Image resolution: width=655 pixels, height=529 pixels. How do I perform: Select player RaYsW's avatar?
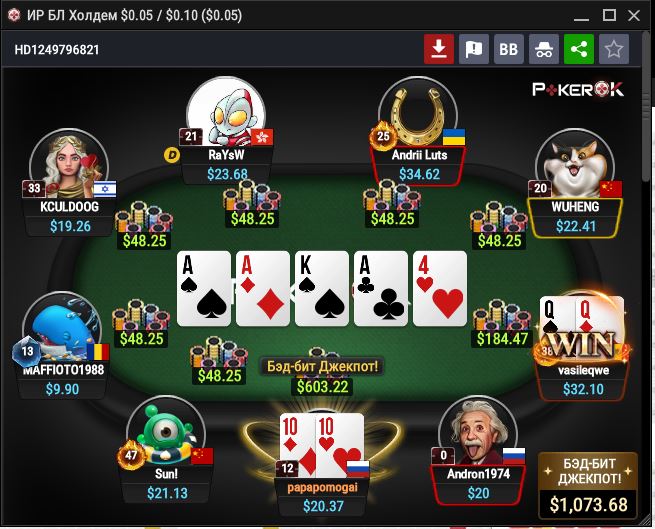tap(227, 113)
